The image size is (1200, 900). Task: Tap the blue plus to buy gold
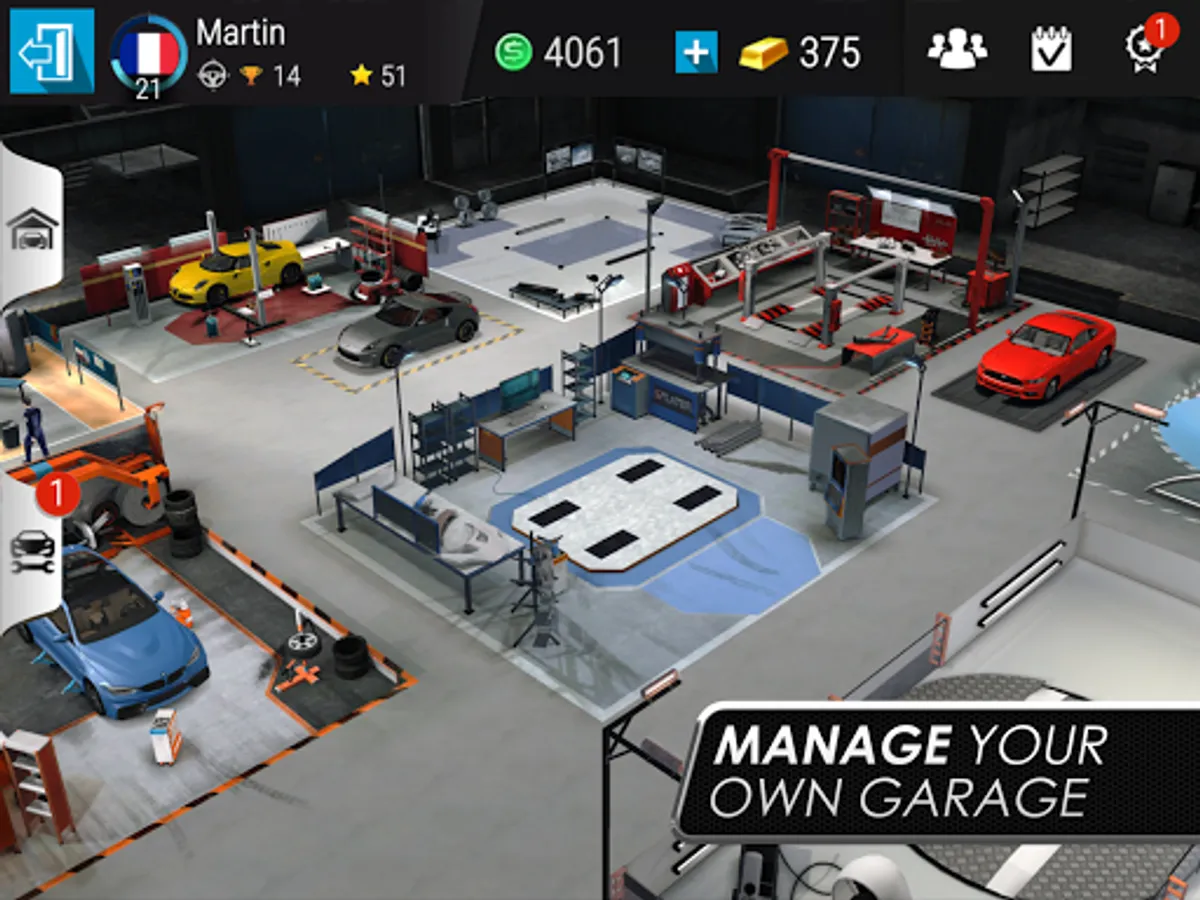pos(696,52)
